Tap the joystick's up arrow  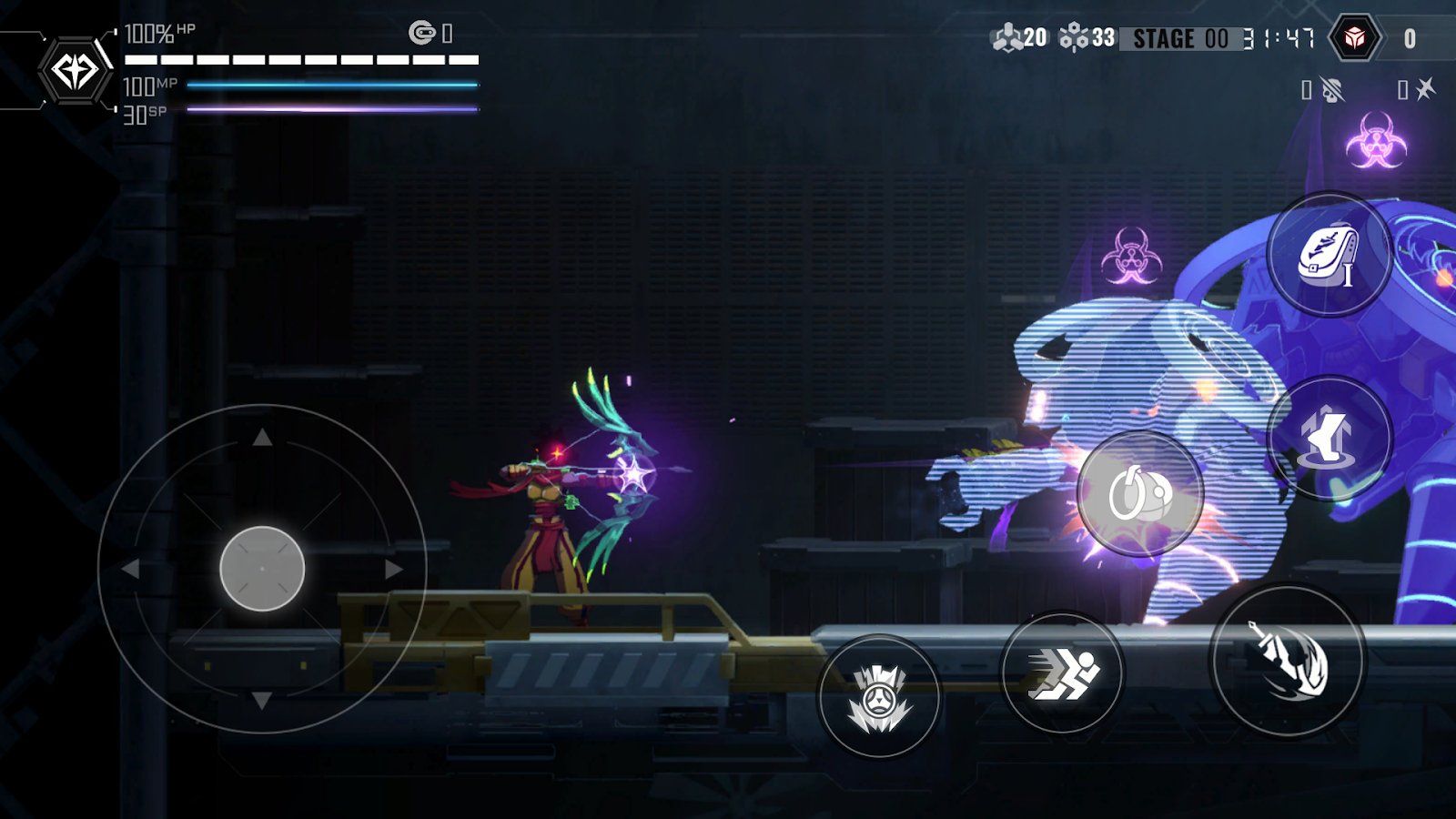coord(262,438)
